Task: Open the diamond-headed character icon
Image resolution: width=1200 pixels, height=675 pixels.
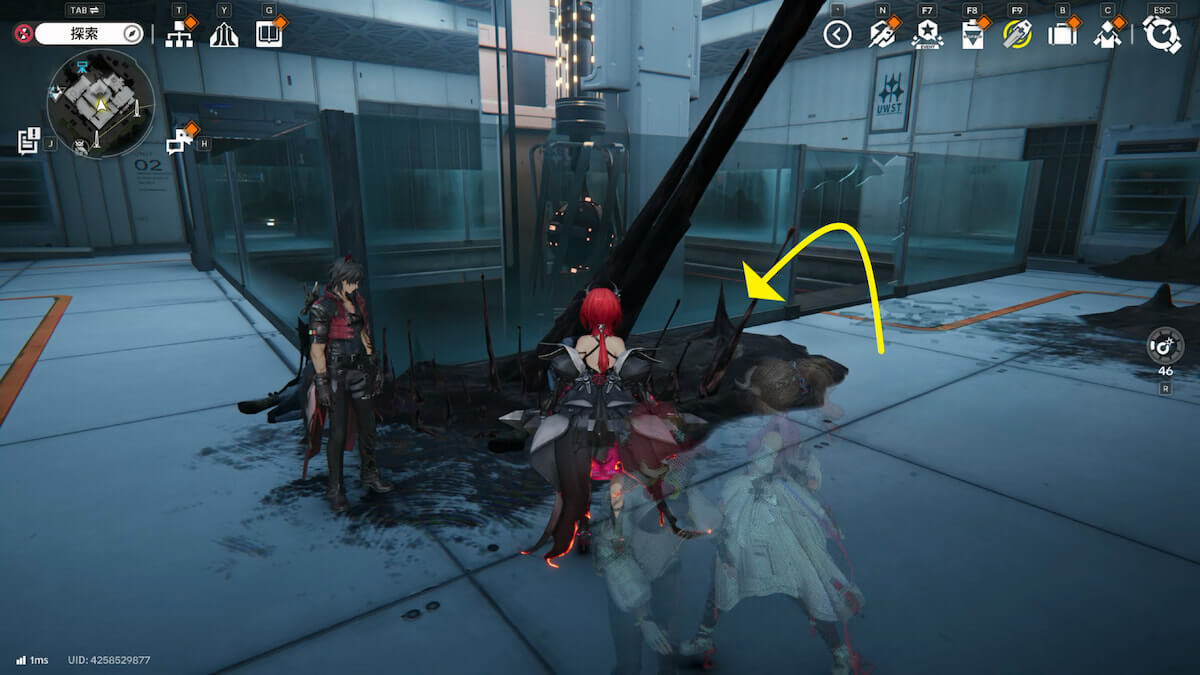Action: click(x=1107, y=34)
